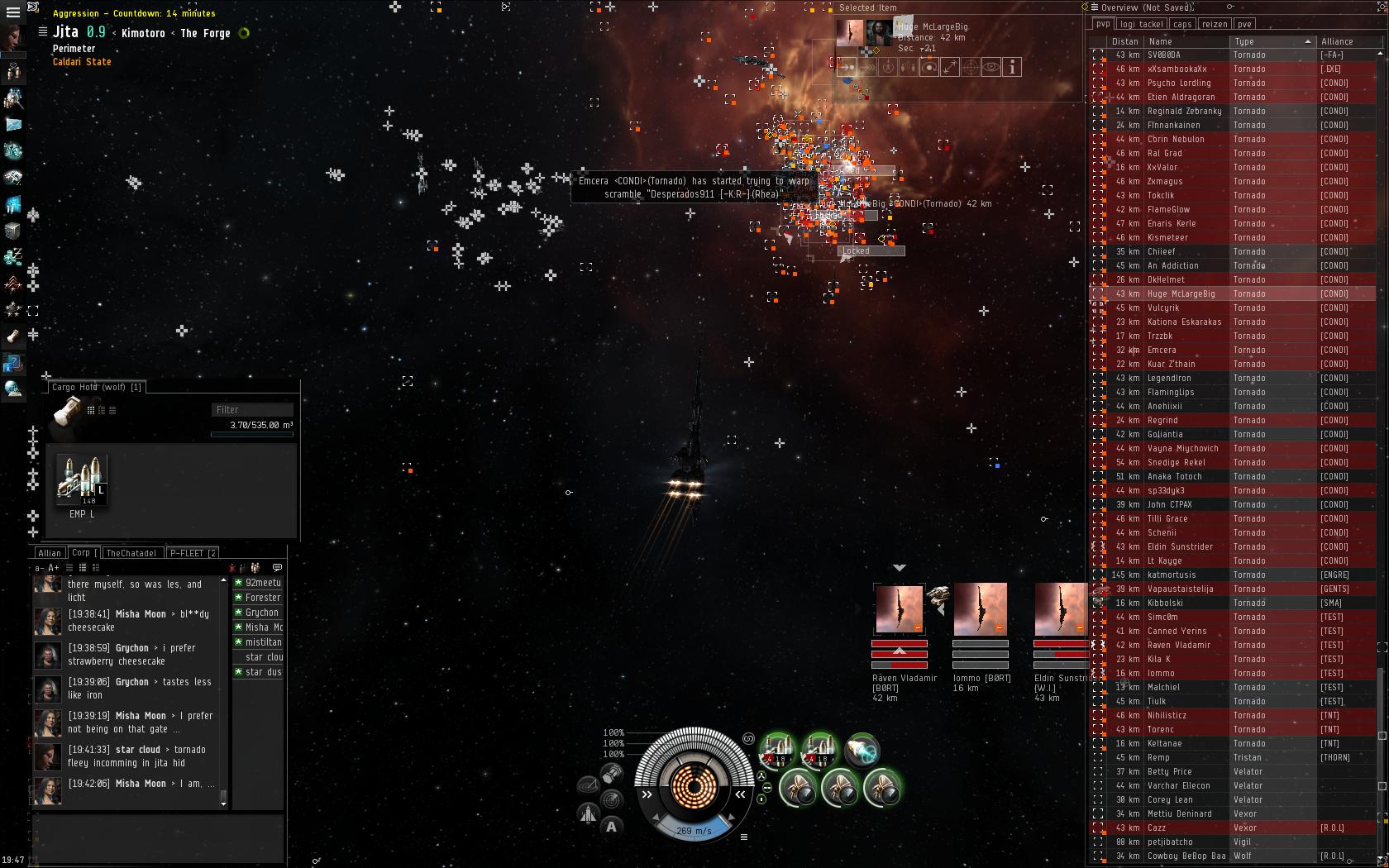This screenshot has height=868, width=1389.
Task: Choose the Iommo locked target portrait
Action: tap(980, 610)
